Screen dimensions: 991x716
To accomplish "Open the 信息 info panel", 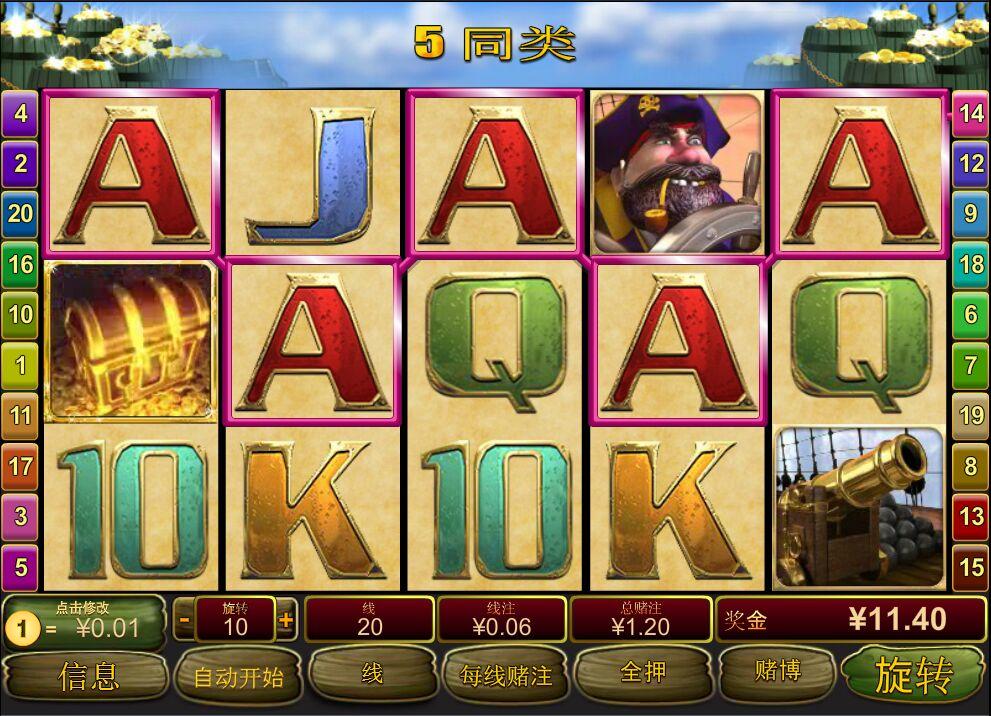I will point(88,676).
